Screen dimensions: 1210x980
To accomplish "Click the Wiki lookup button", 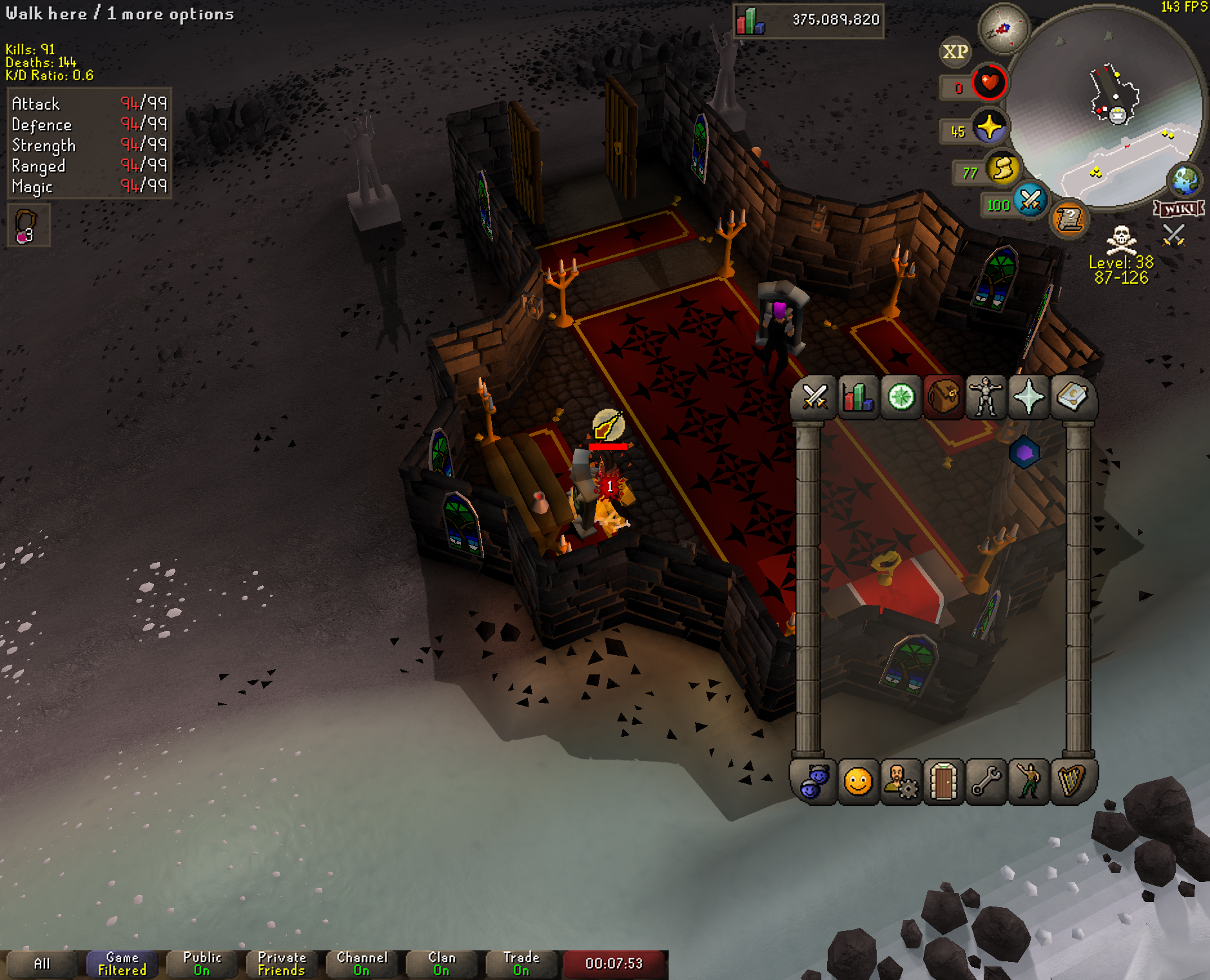I will click(x=1178, y=208).
